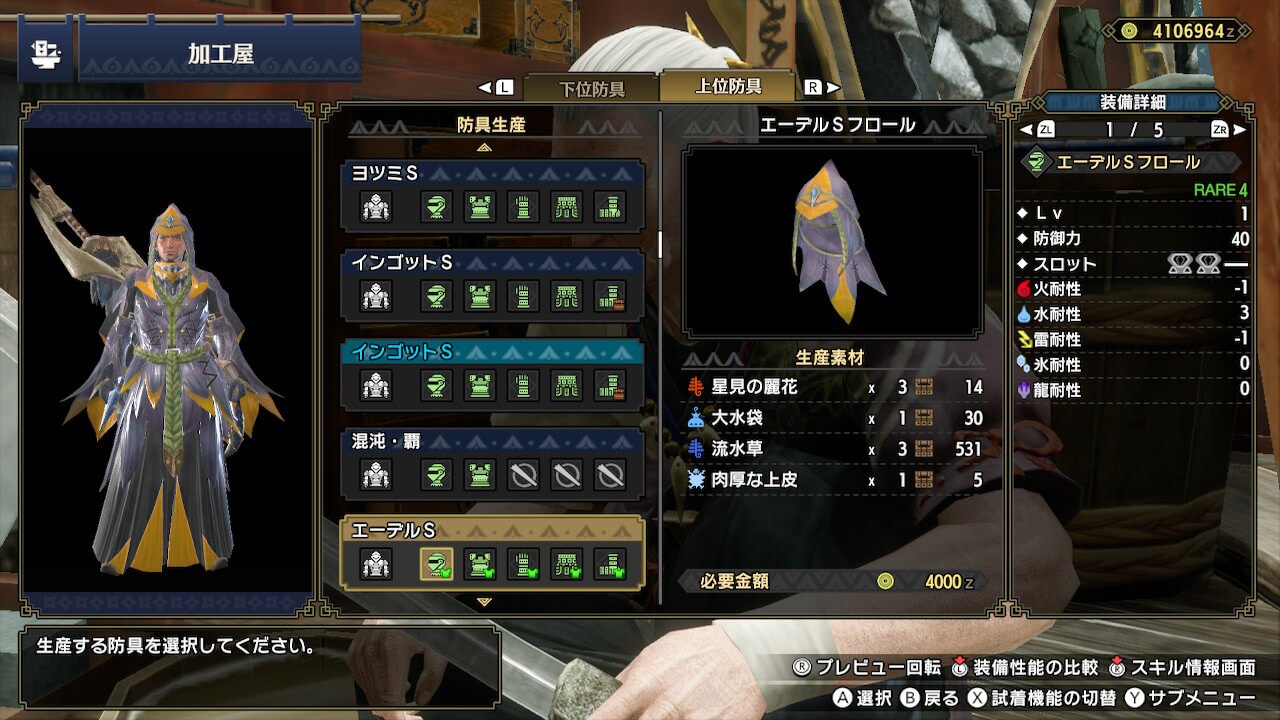The height and width of the screenshot is (720, 1280).
Task: Click the character armor preview panel
Action: [168, 360]
